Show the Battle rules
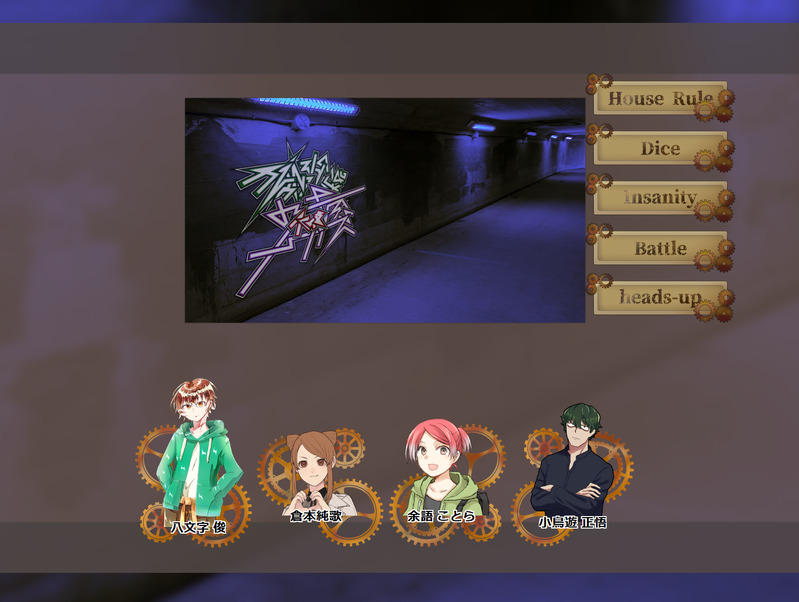The height and width of the screenshot is (602, 799). (660, 248)
